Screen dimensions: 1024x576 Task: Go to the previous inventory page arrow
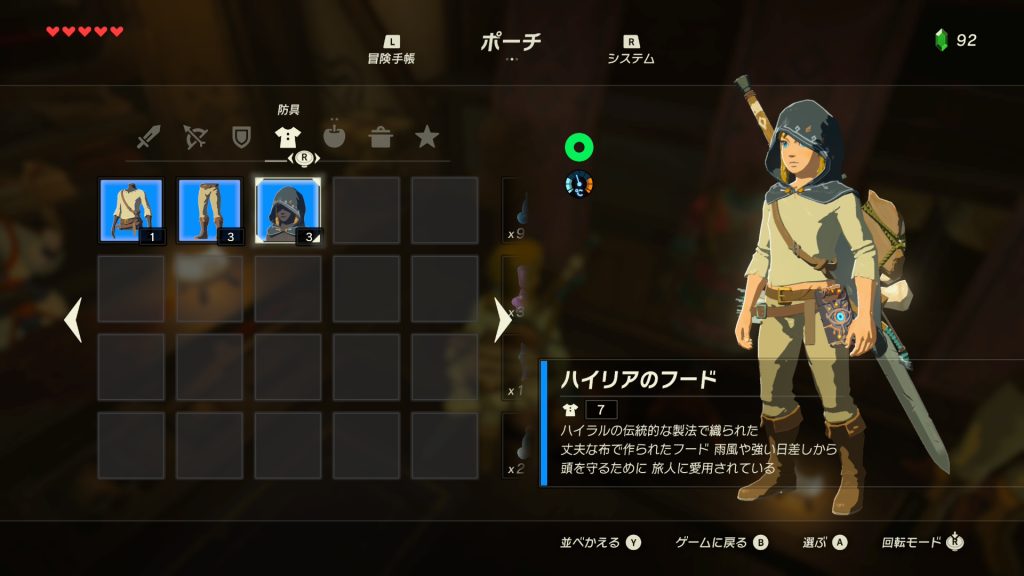click(x=73, y=320)
